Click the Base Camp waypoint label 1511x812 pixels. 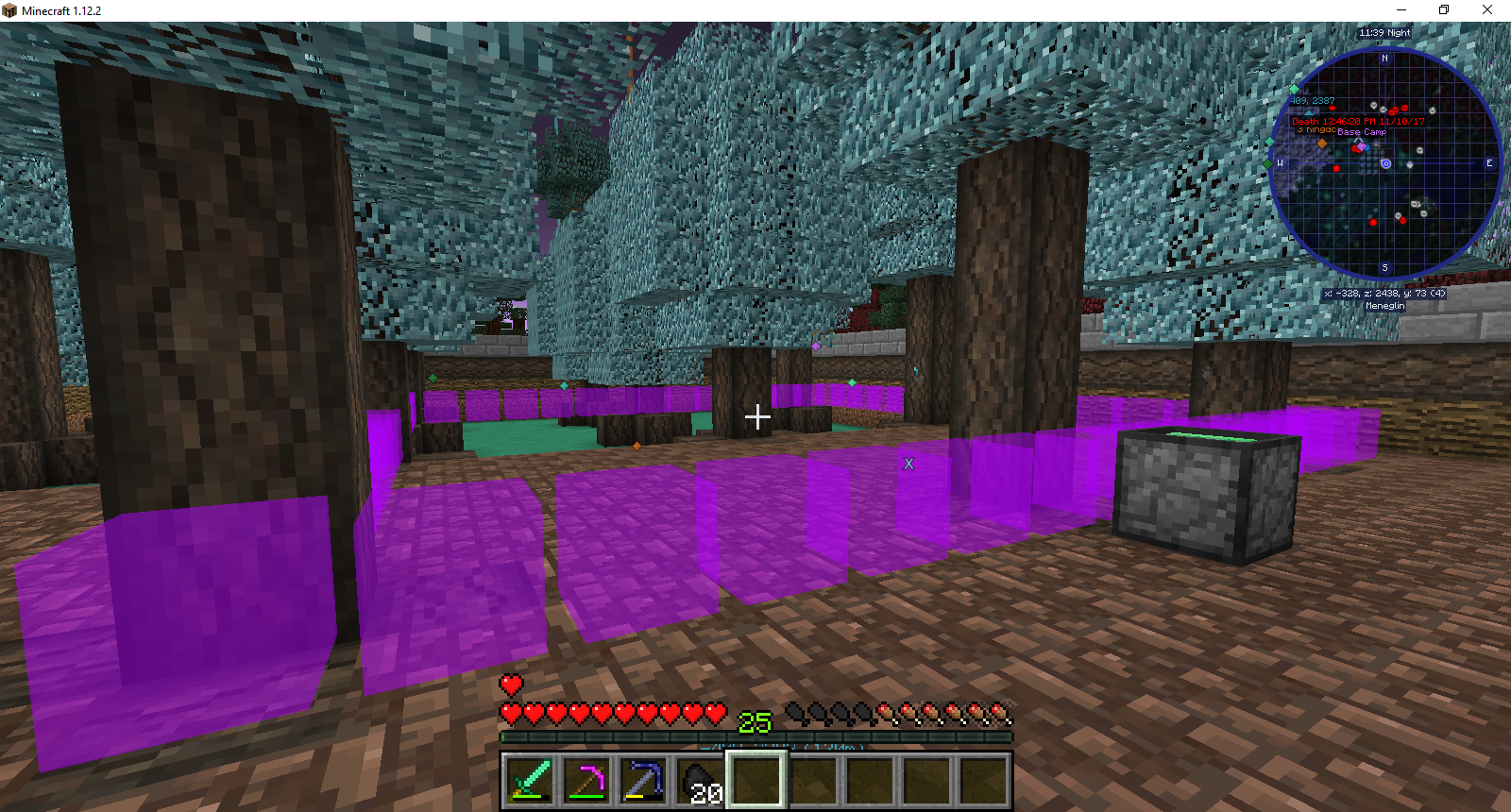click(x=1363, y=132)
